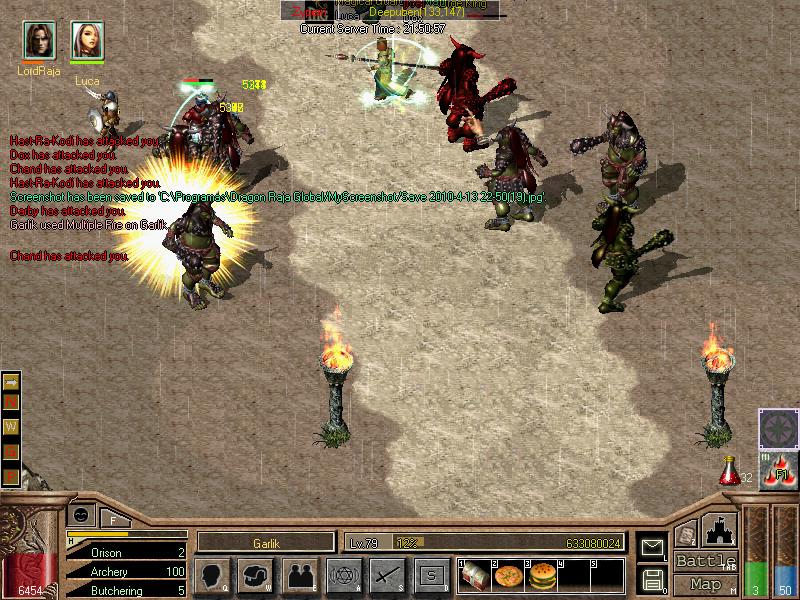The image size is (800, 600).
Task: Open the party members button
Action: click(x=299, y=576)
